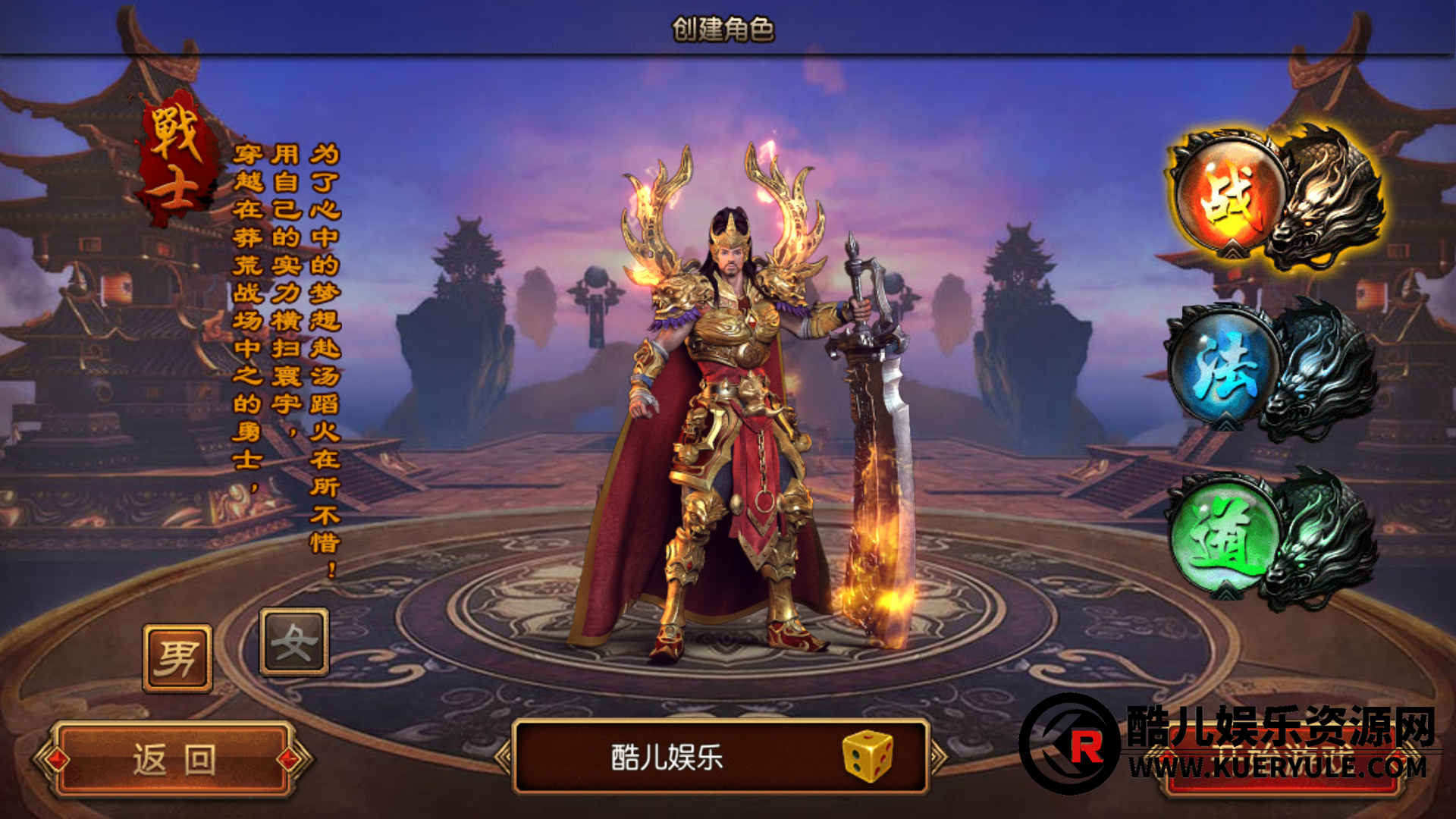
Task: Roll the dice for a random name
Action: [868, 756]
